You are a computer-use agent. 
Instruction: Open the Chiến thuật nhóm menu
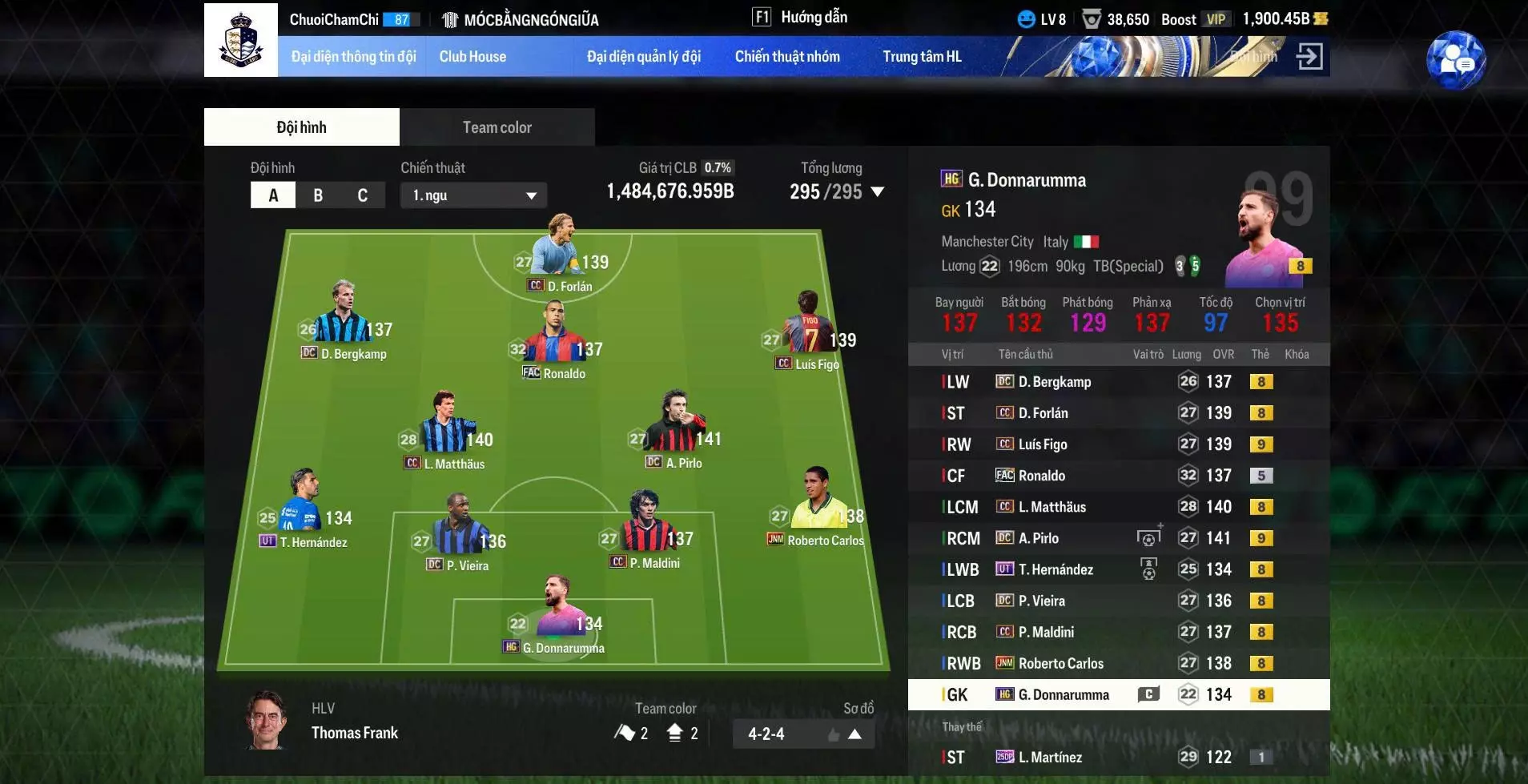pos(787,56)
